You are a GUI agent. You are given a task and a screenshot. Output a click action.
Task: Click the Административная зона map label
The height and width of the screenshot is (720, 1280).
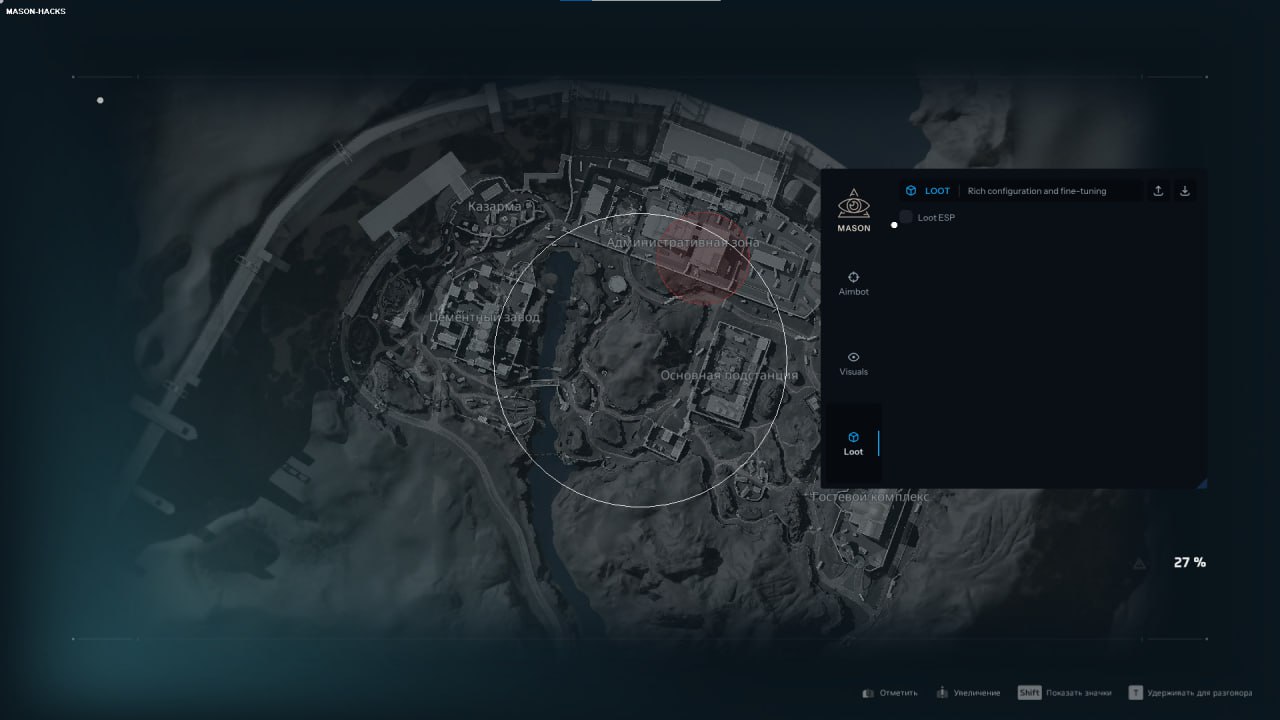point(683,242)
